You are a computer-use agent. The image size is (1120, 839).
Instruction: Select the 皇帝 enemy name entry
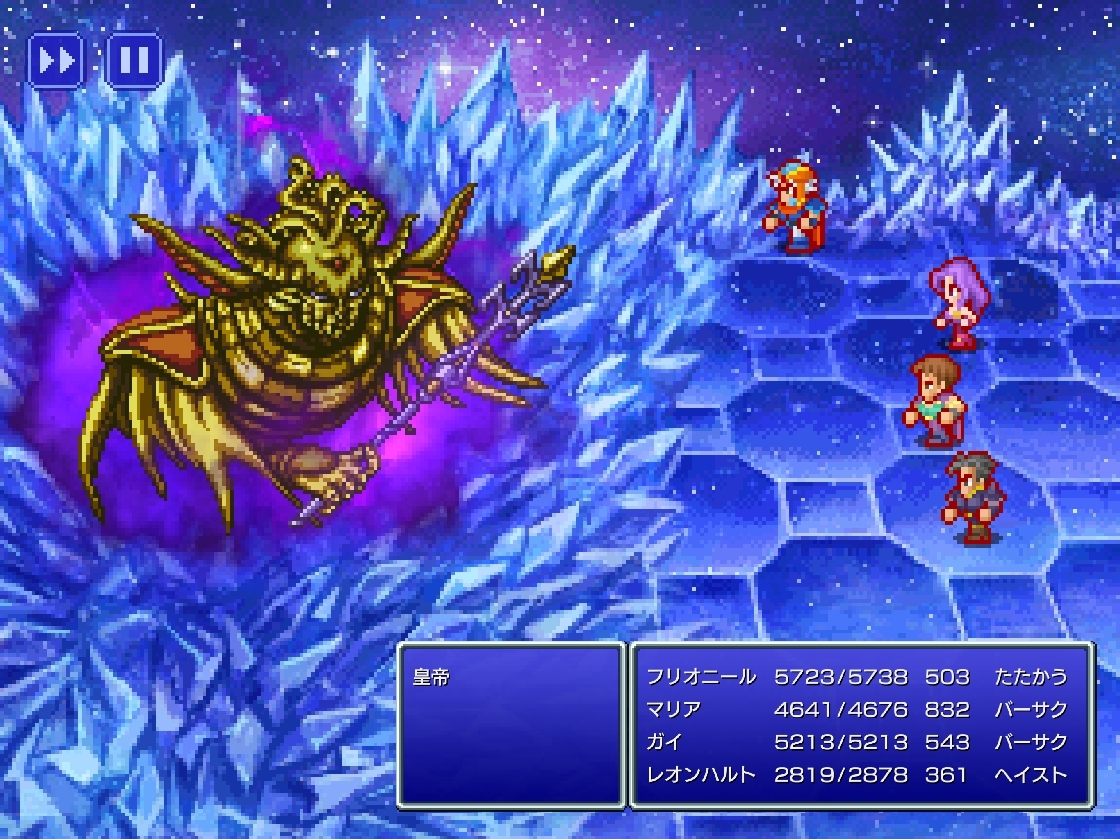[x=432, y=677]
